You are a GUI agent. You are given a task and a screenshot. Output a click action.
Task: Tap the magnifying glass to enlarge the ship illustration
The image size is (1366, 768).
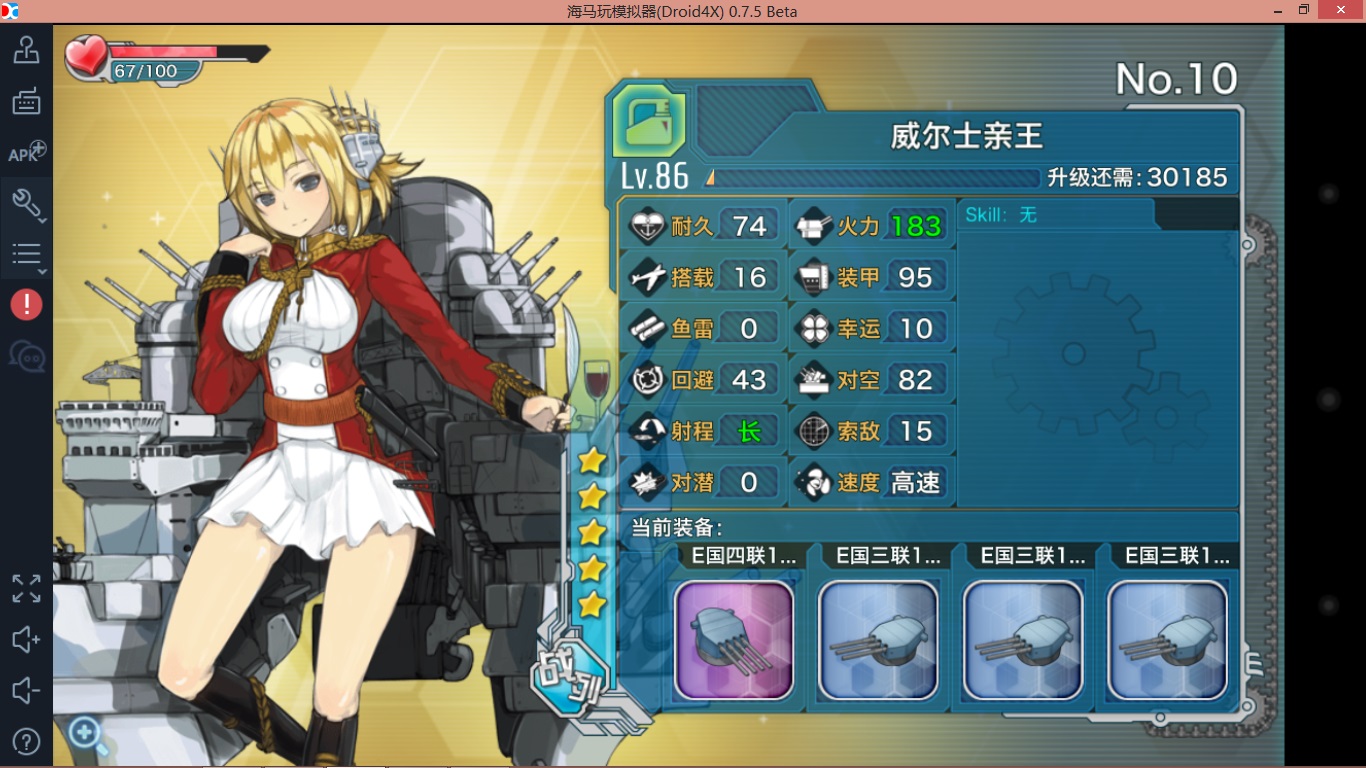88,736
